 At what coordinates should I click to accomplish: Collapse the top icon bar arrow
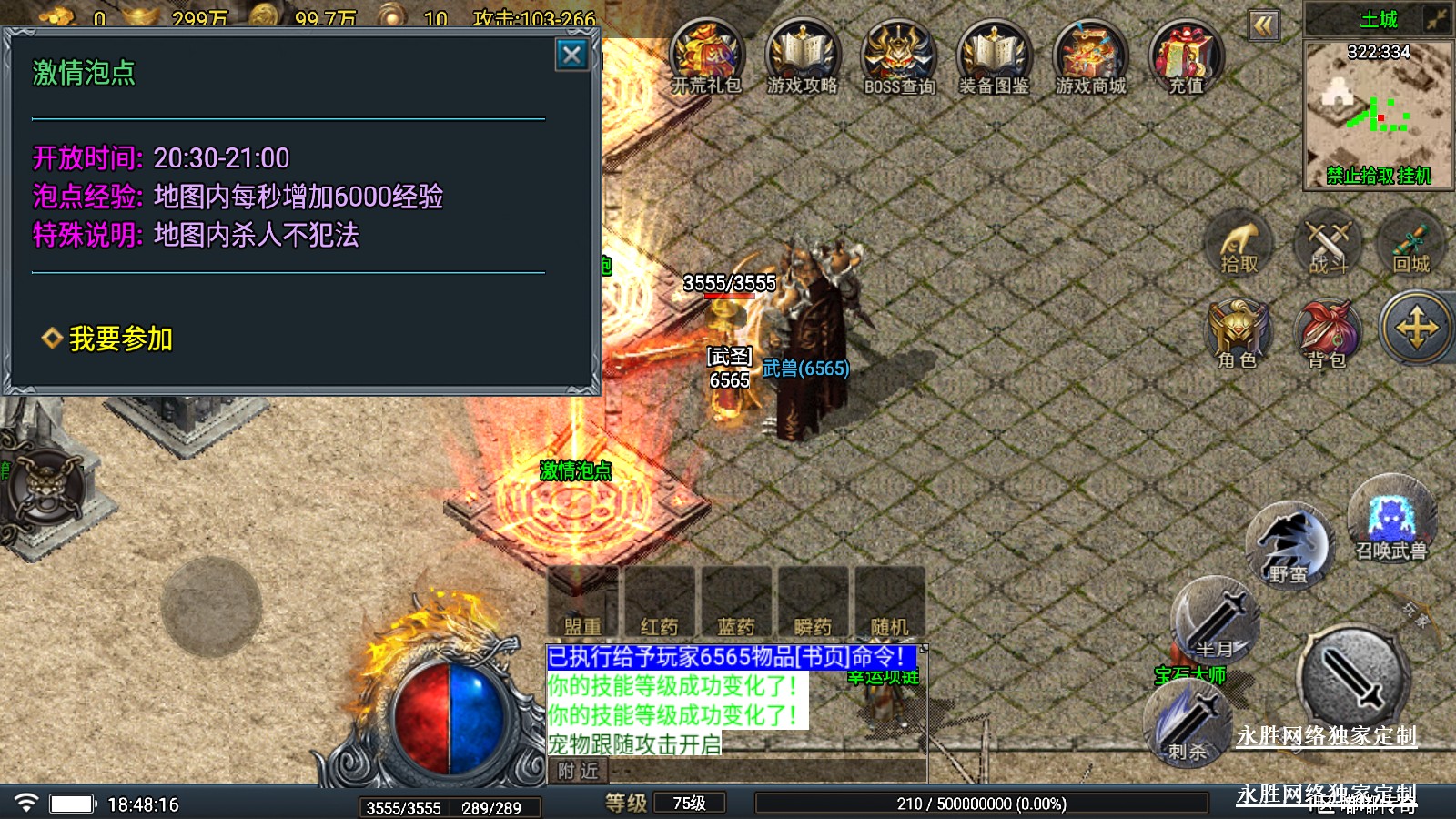coord(1263,25)
